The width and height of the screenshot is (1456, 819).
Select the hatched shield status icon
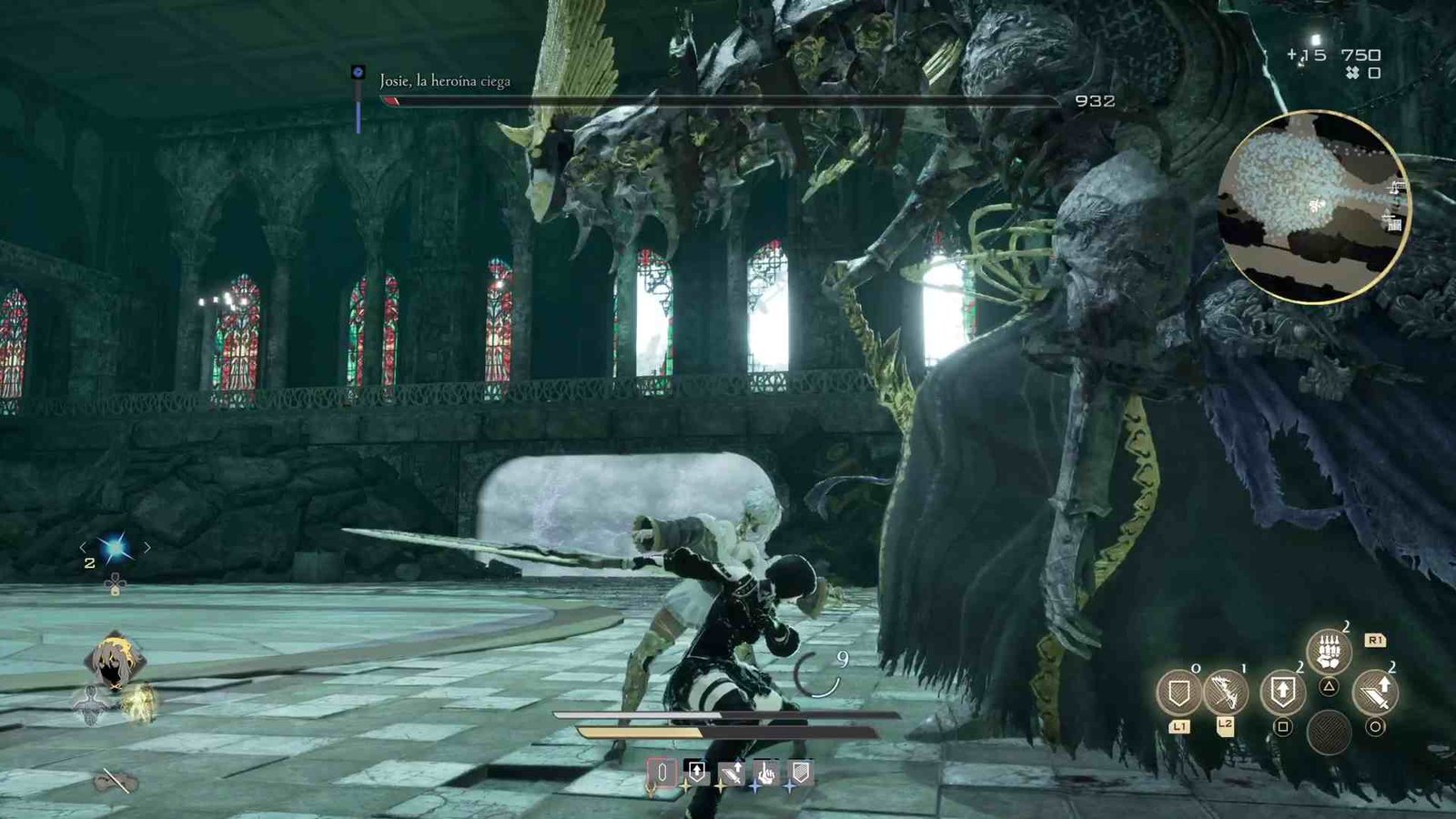pyautogui.click(x=800, y=773)
